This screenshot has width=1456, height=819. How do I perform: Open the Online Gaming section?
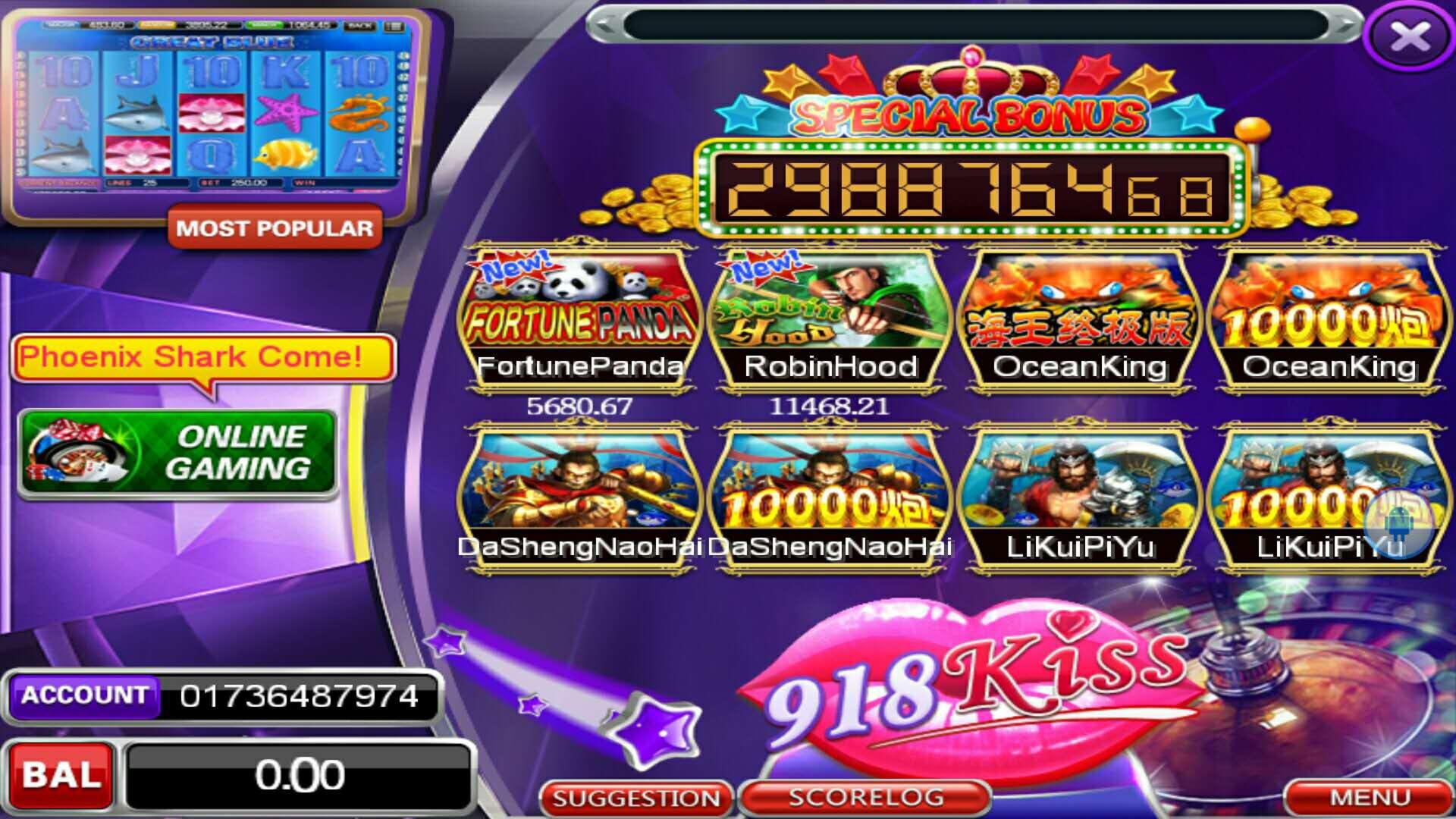(x=177, y=453)
